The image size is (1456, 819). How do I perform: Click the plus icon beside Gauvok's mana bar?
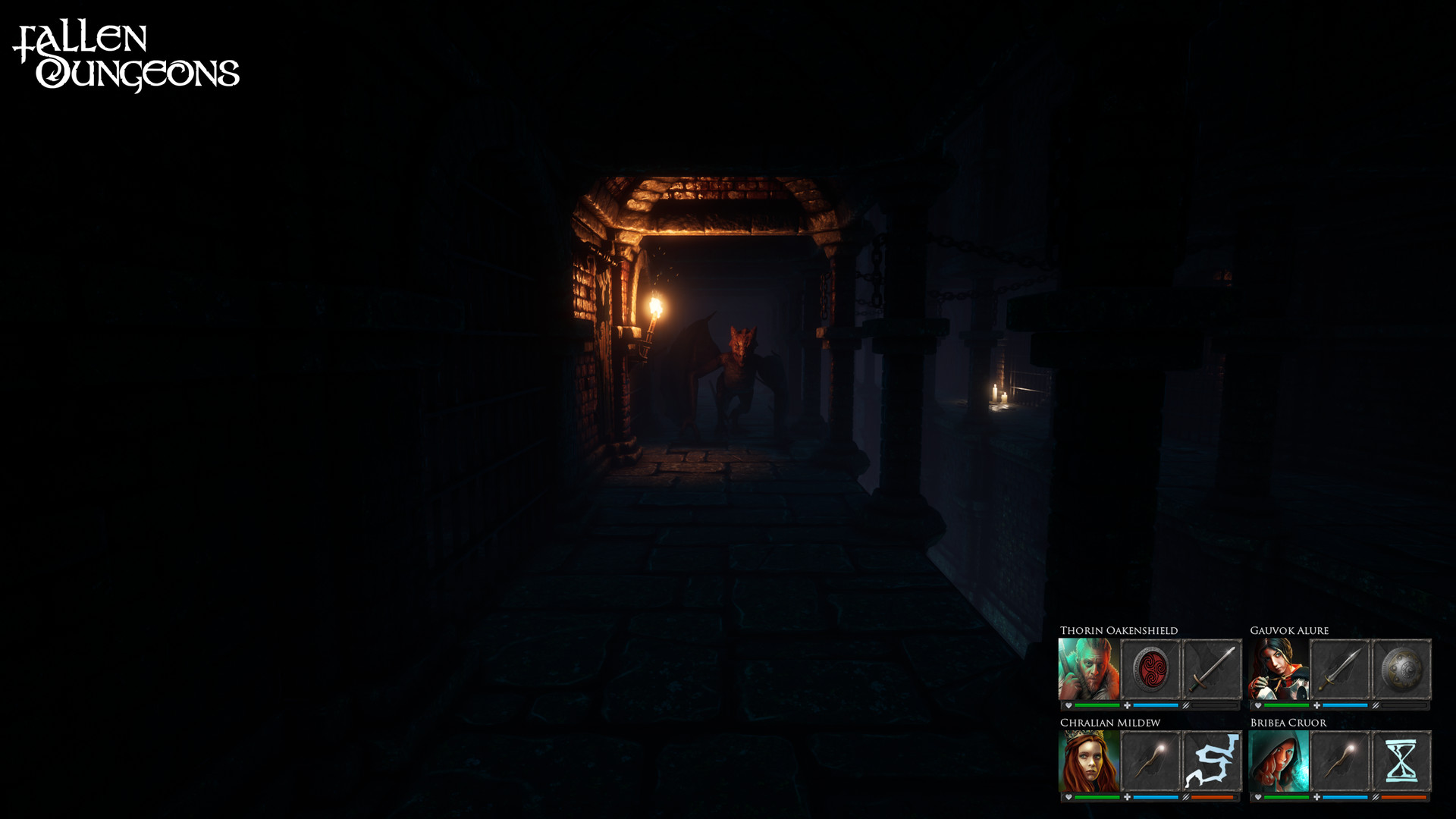1316,705
